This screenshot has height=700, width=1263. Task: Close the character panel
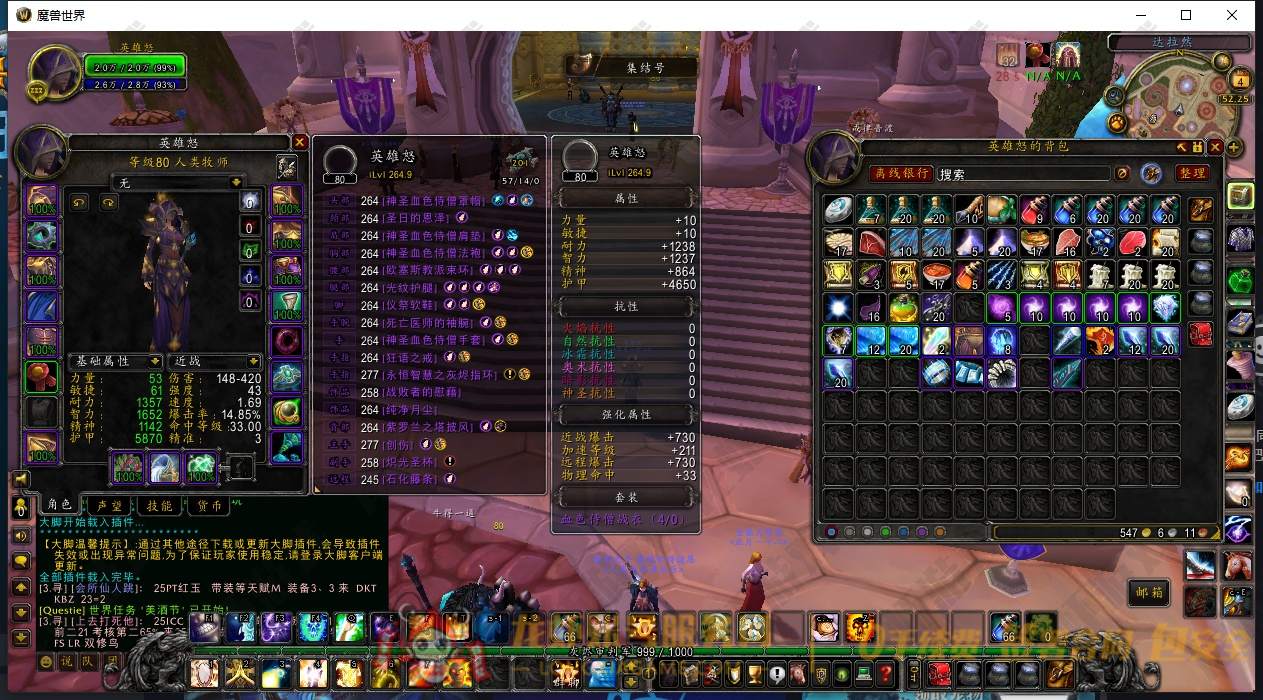pos(299,143)
